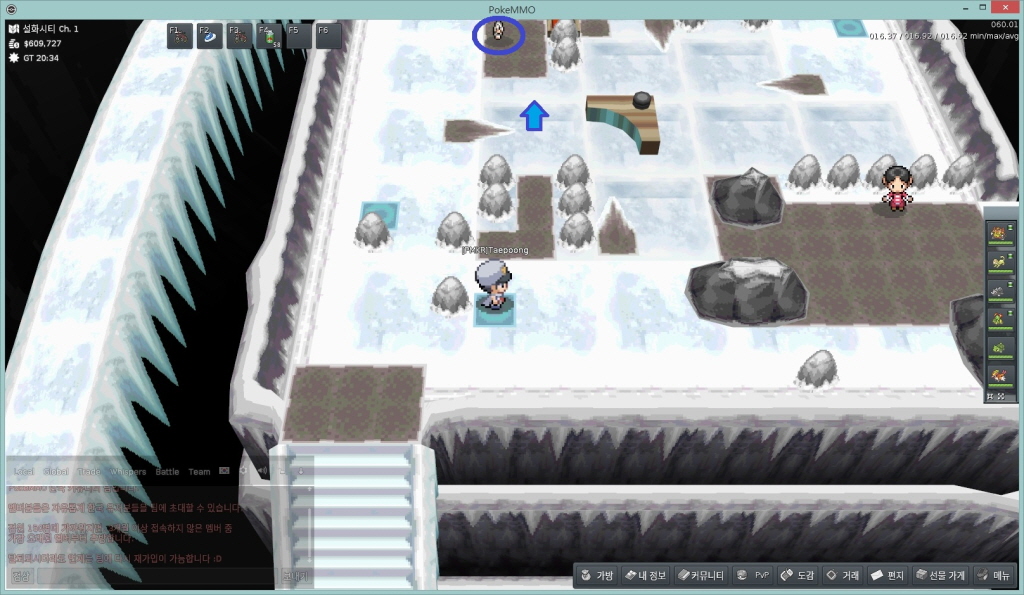Switch to the Battle chat tab
Screen dimensions: 1024x595
pos(167,471)
